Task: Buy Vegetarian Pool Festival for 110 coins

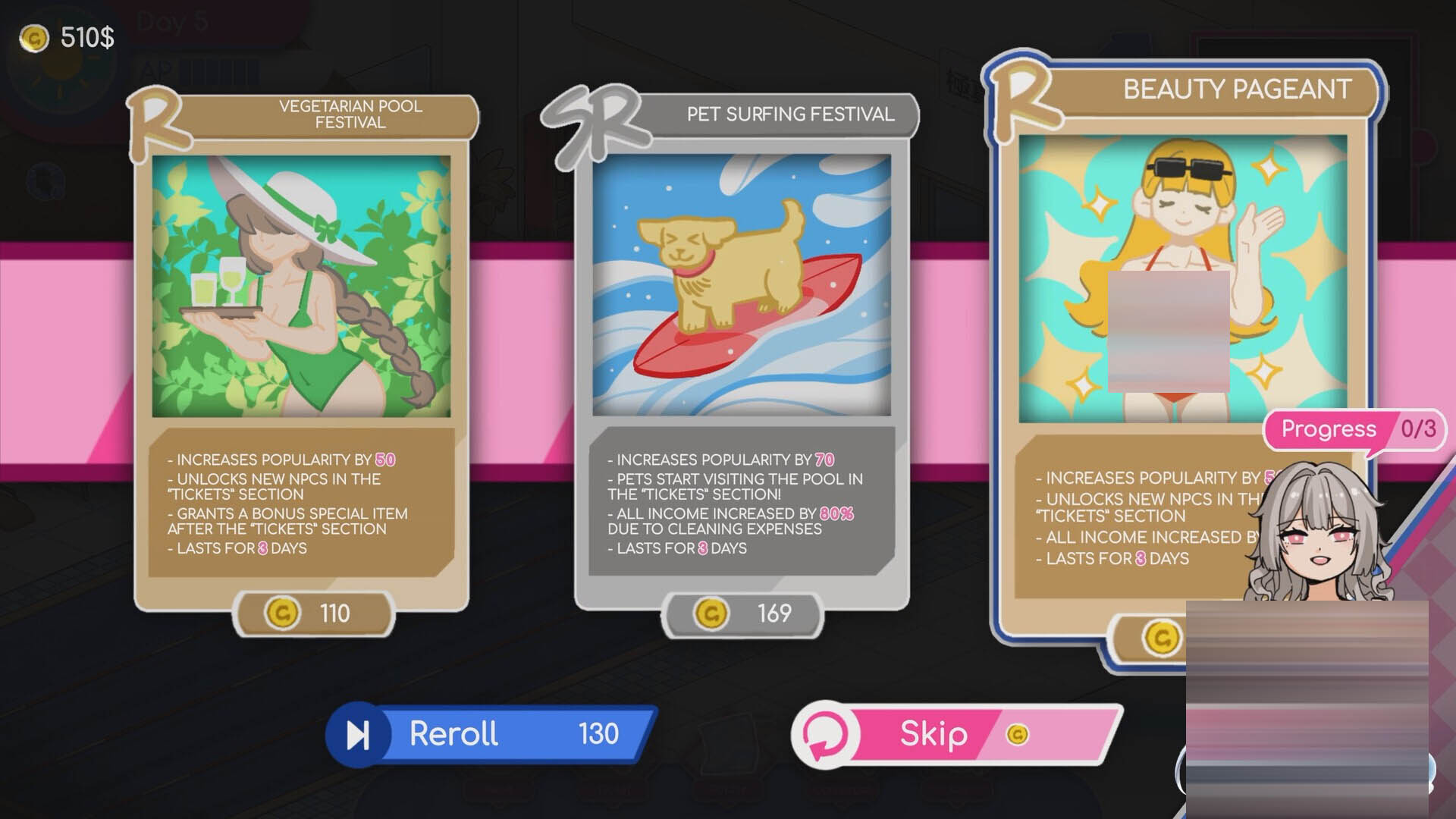Action: (x=313, y=613)
